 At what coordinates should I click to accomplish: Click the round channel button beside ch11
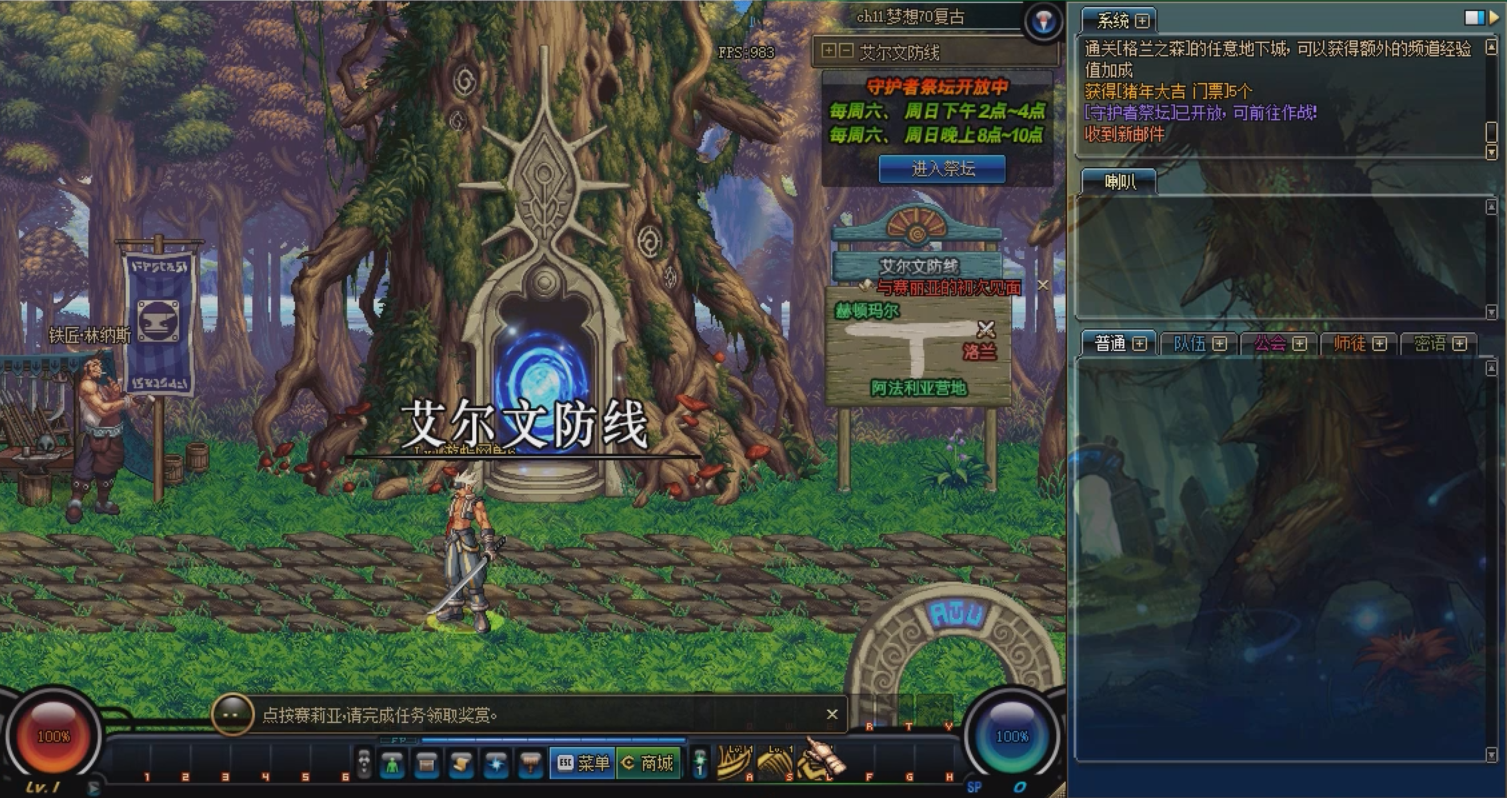pyautogui.click(x=1044, y=21)
